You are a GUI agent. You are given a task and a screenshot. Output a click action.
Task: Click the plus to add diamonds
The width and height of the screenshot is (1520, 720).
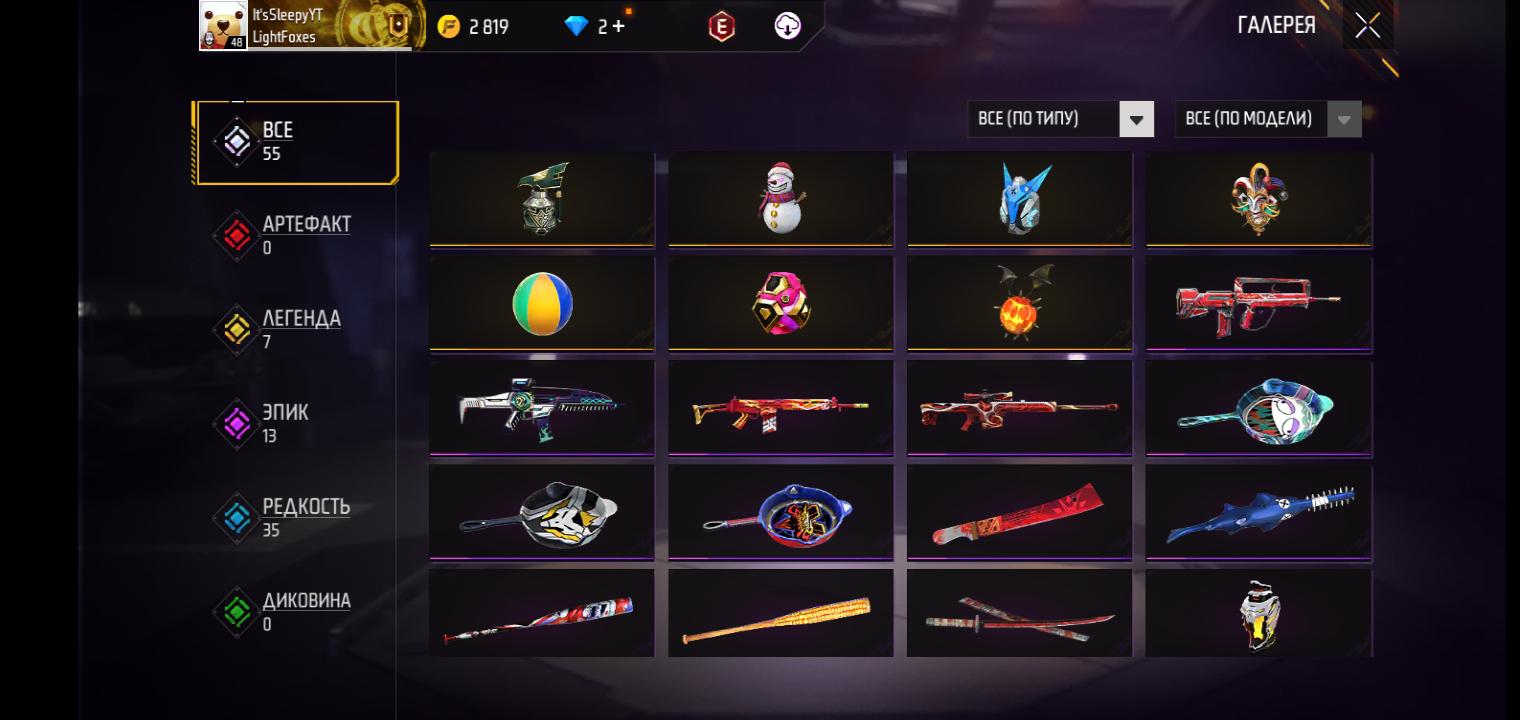[618, 27]
